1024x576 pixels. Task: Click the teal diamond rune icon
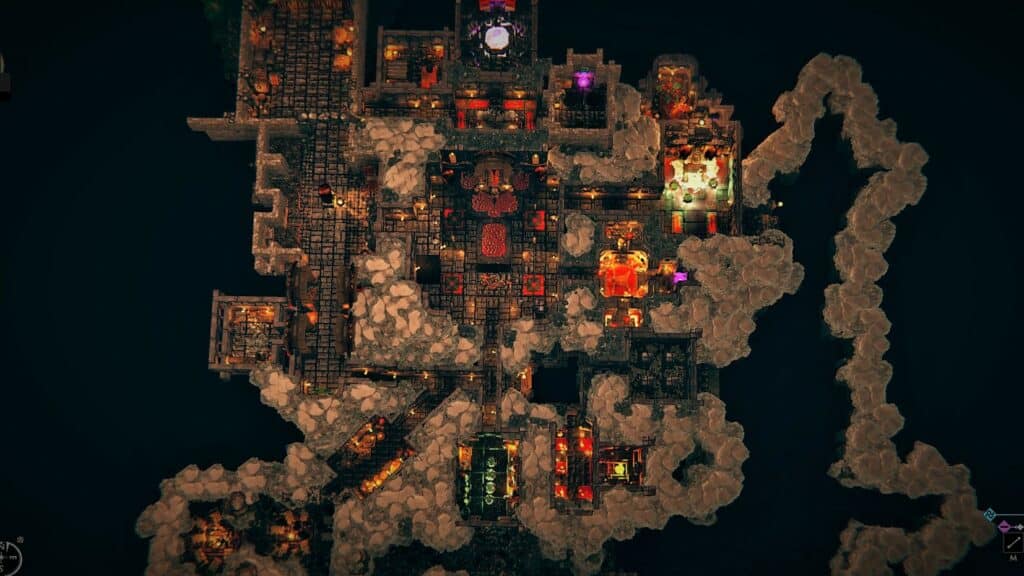pos(989,515)
